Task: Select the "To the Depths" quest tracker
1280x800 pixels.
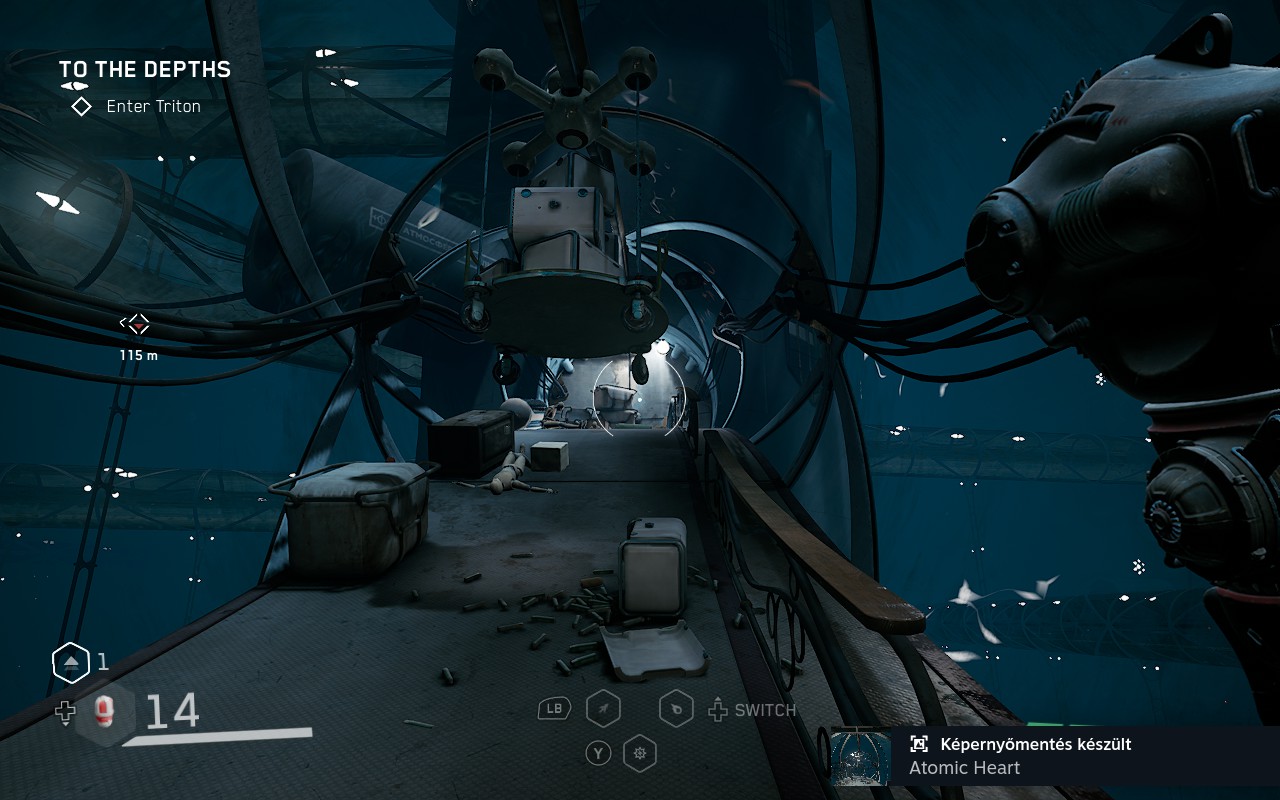Action: click(144, 69)
